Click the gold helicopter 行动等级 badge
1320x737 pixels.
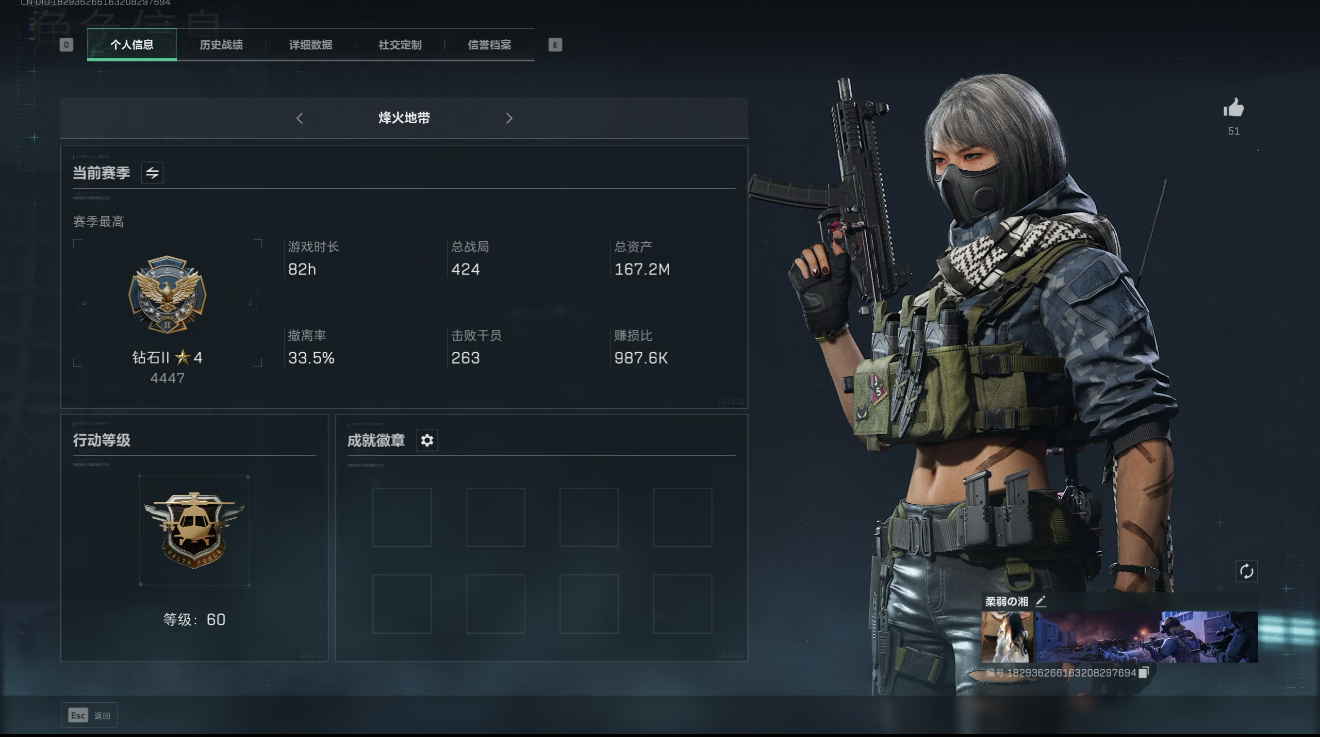pyautogui.click(x=194, y=529)
